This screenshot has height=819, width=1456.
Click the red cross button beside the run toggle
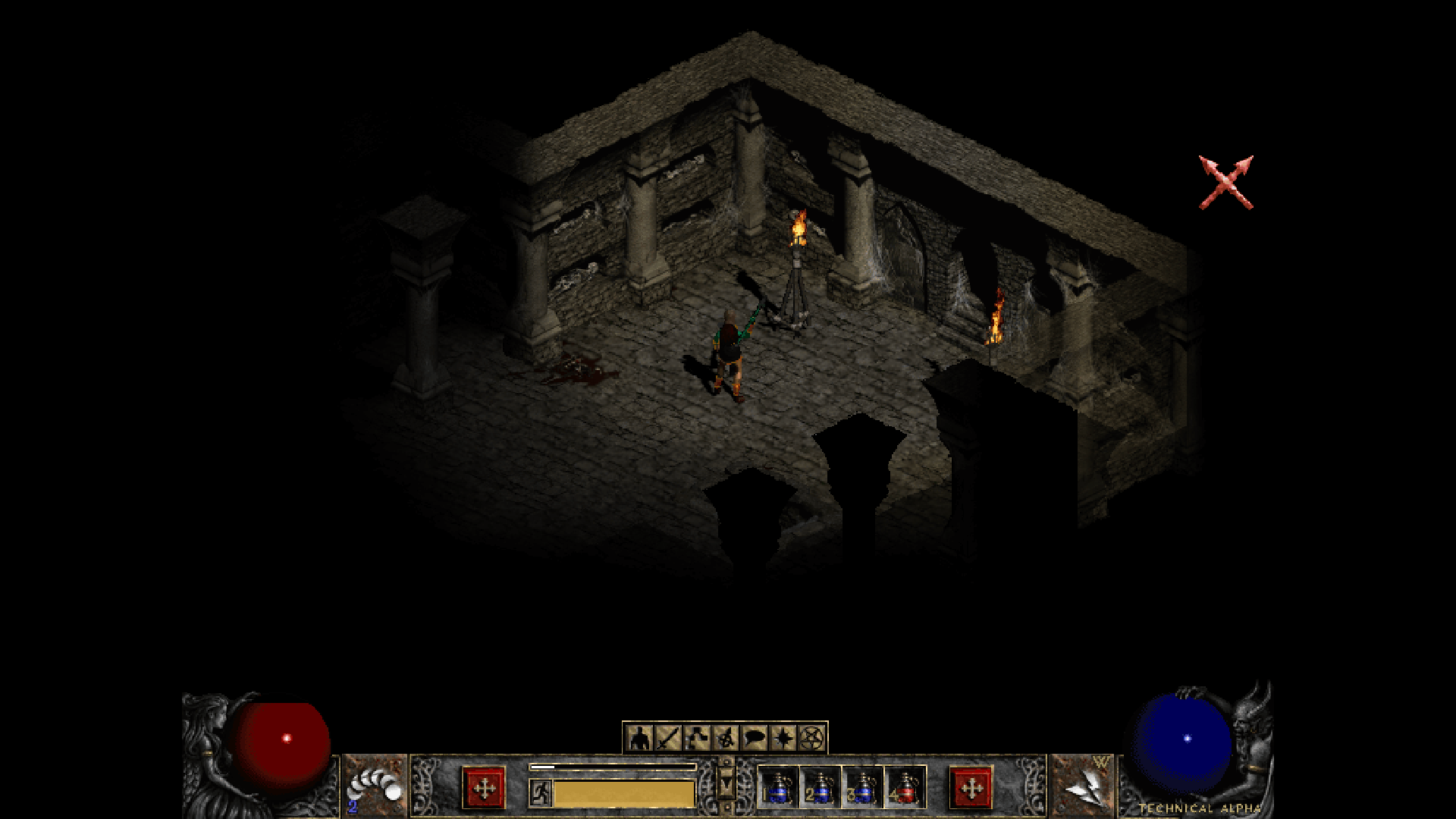pyautogui.click(x=484, y=788)
